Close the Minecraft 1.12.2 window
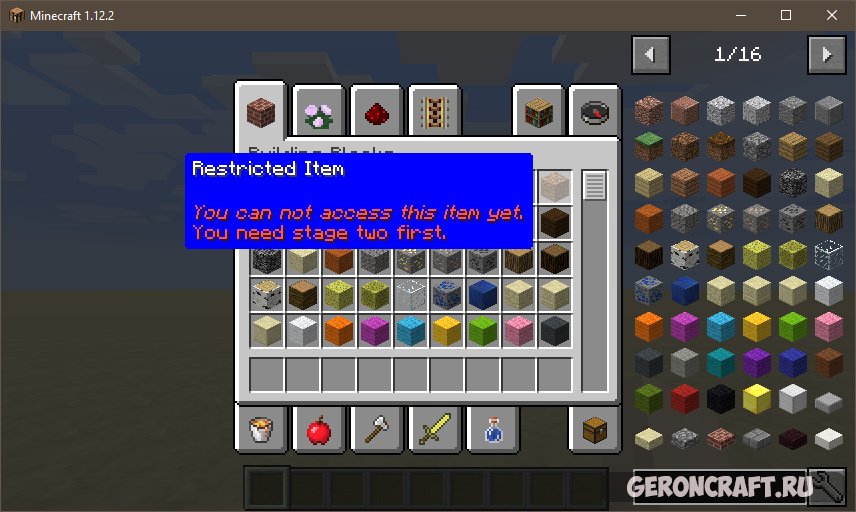 pos(832,15)
